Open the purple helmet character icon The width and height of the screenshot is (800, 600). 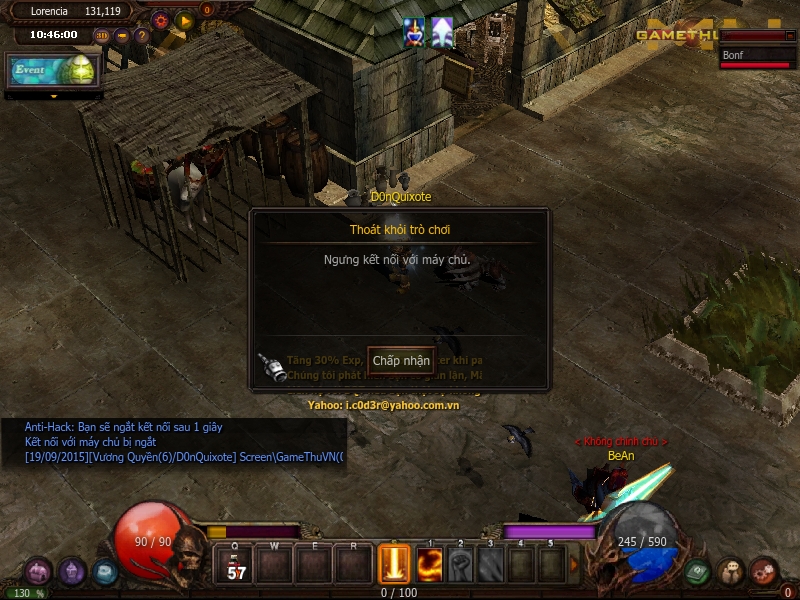point(71,572)
